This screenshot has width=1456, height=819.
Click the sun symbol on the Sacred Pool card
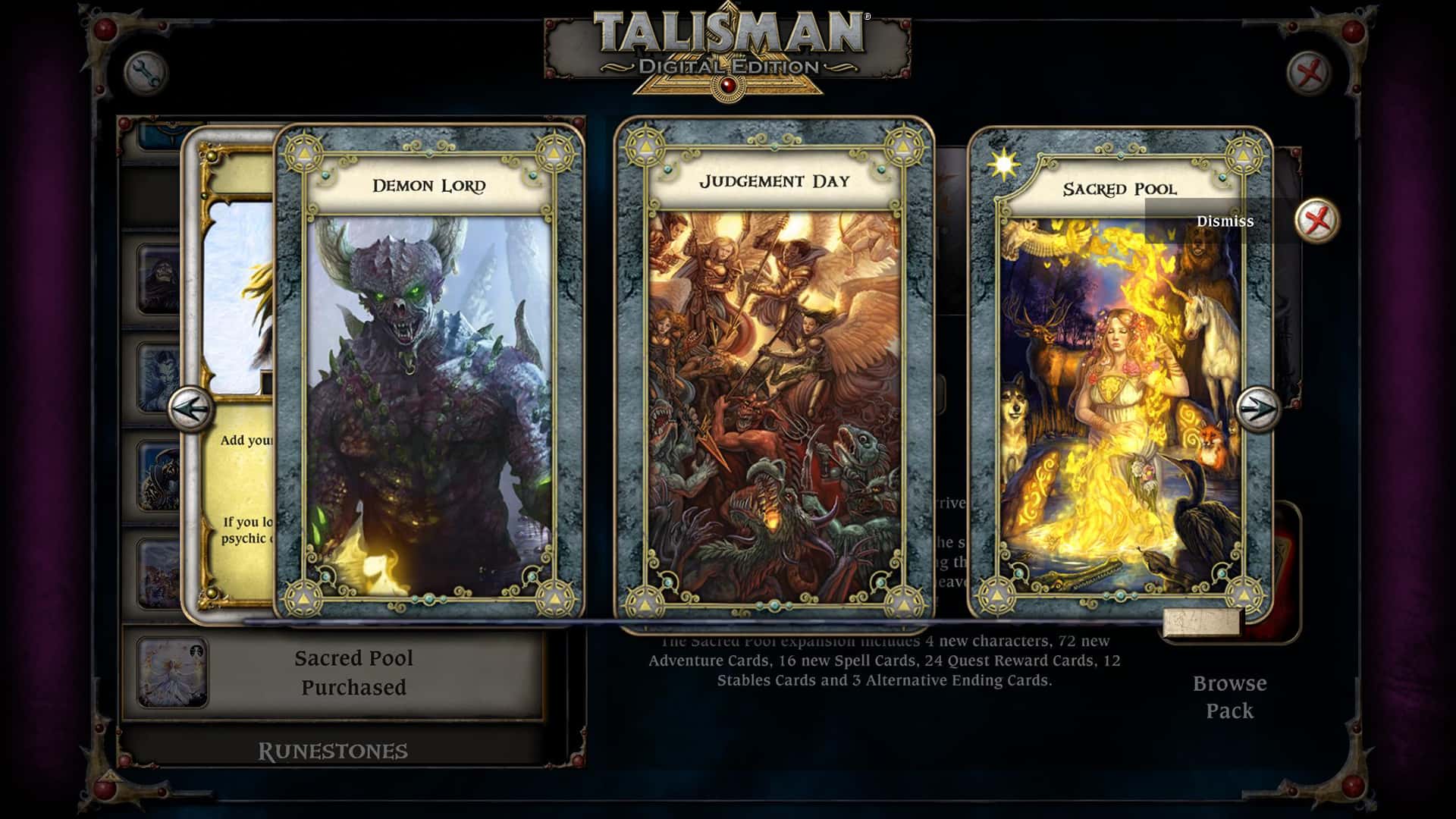1003,164
